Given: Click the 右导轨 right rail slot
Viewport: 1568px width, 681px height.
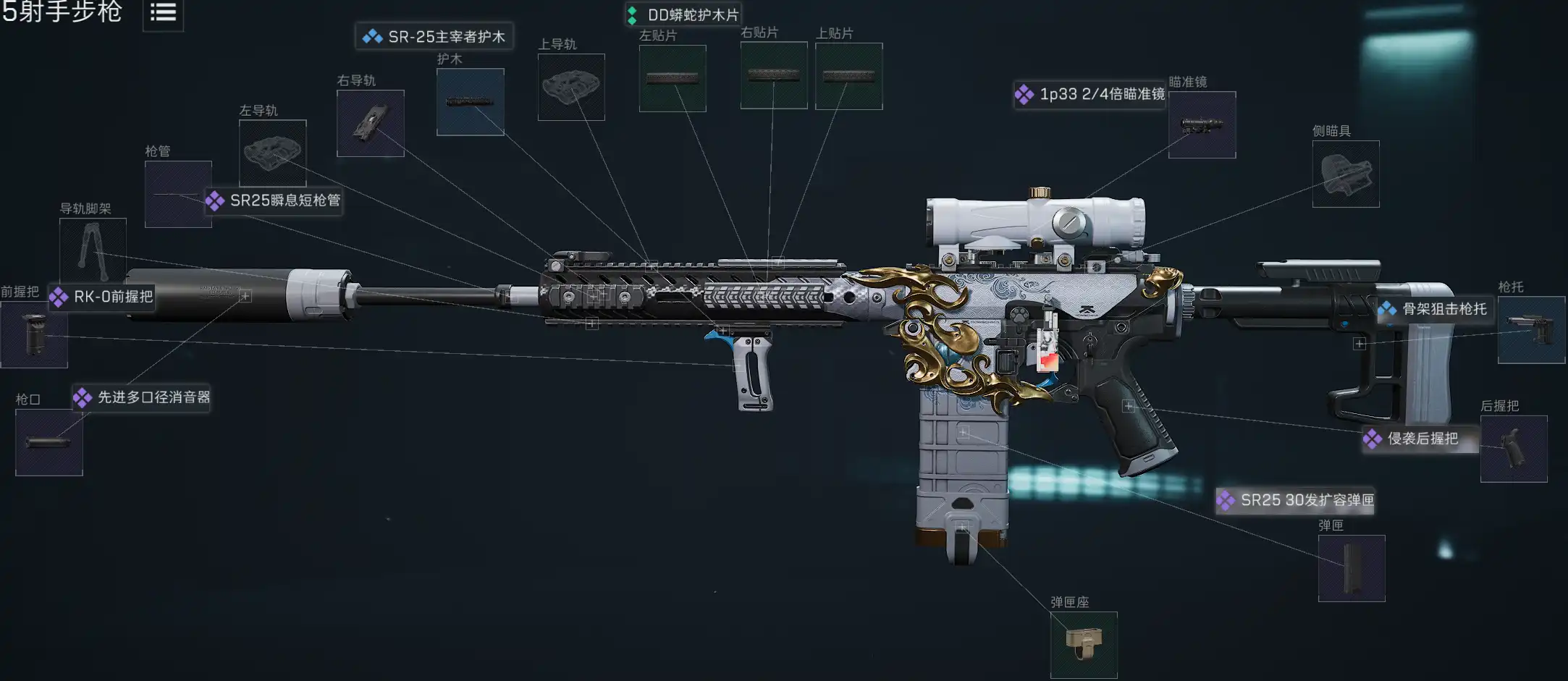Looking at the screenshot, I should coord(370,123).
